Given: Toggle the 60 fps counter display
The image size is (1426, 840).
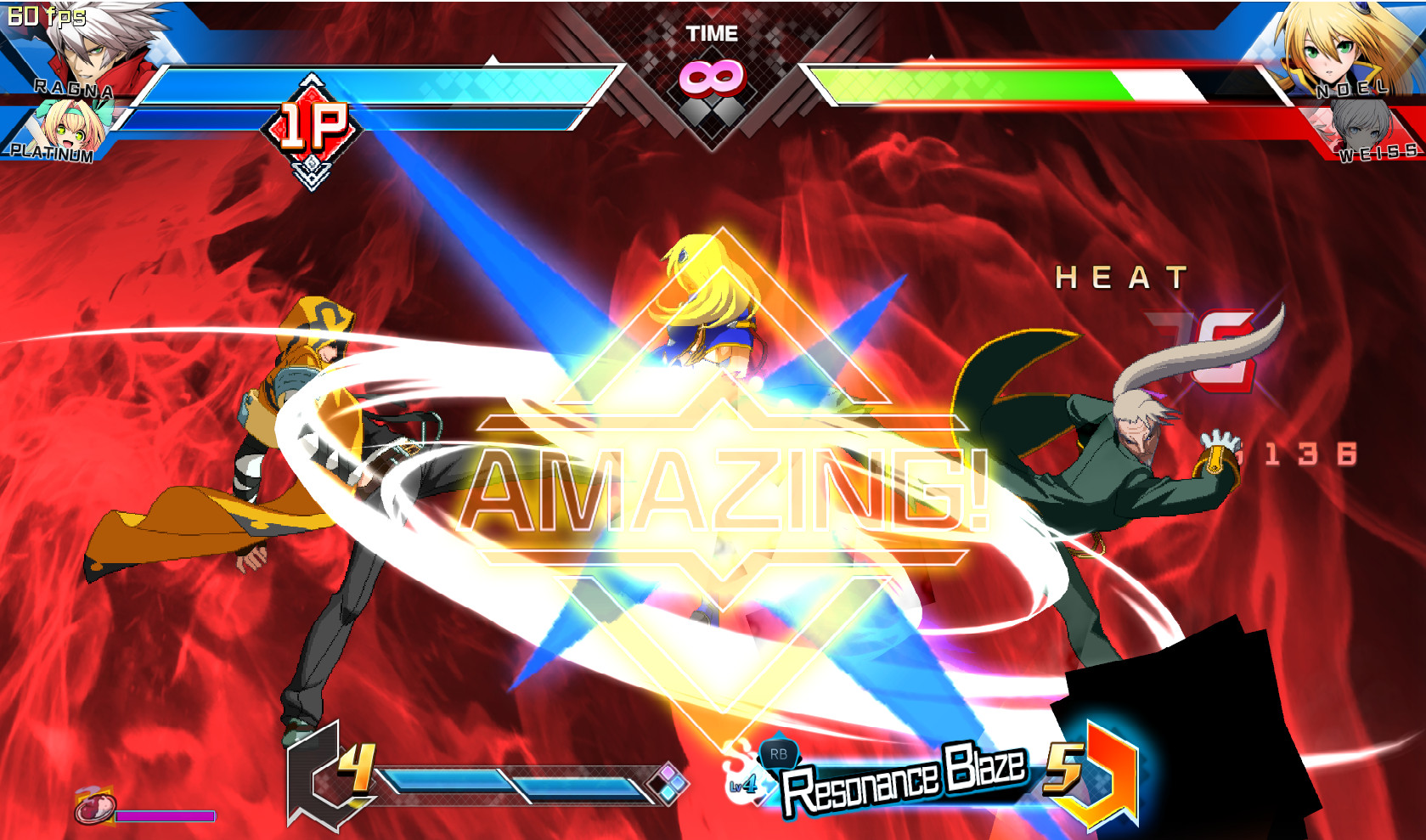Looking at the screenshot, I should 47,15.
